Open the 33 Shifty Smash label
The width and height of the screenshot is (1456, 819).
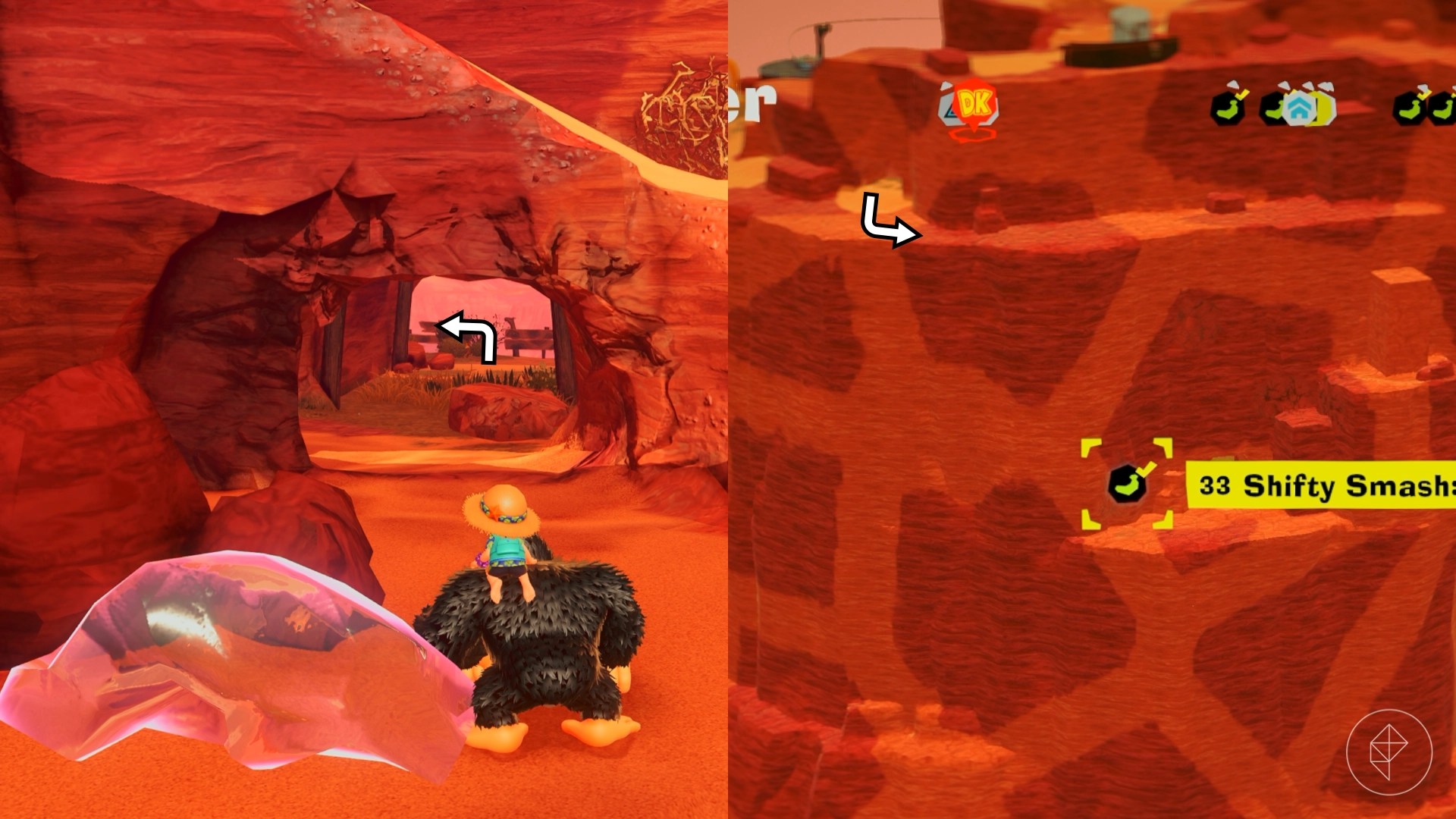1323,485
